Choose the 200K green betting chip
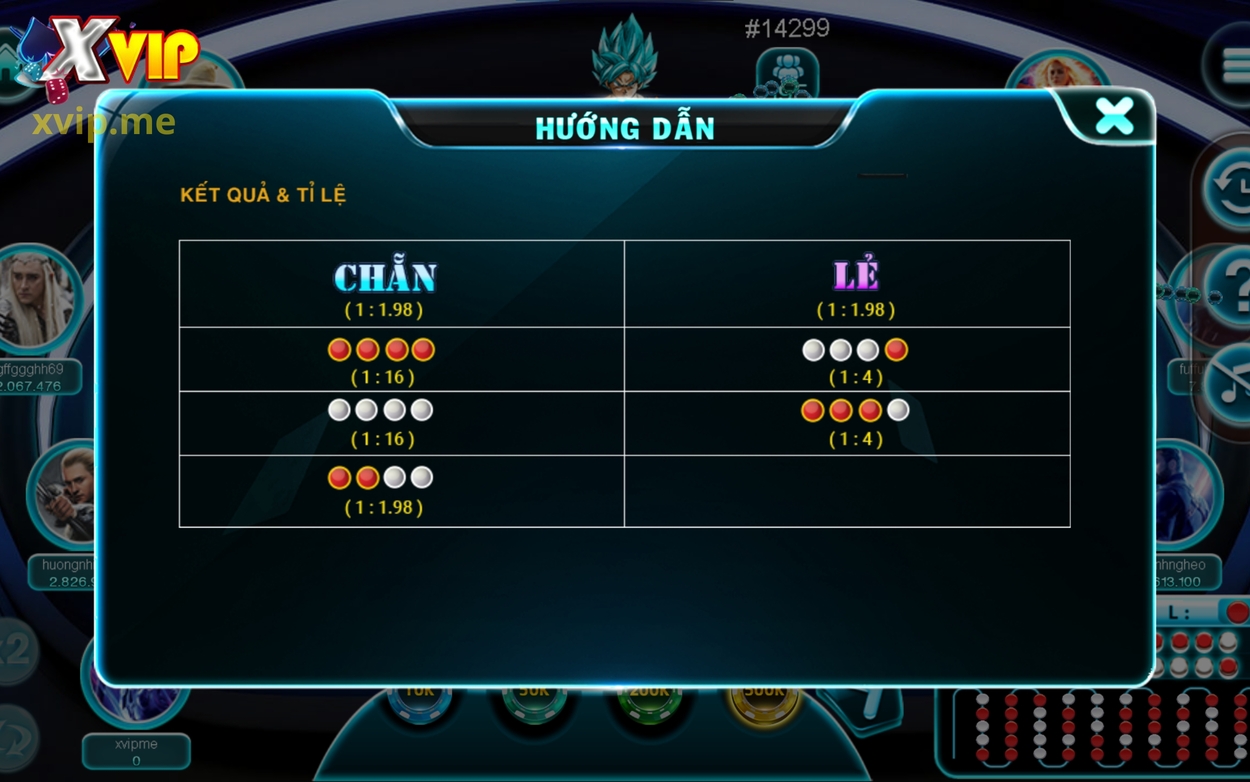This screenshot has width=1250, height=782. [649, 699]
